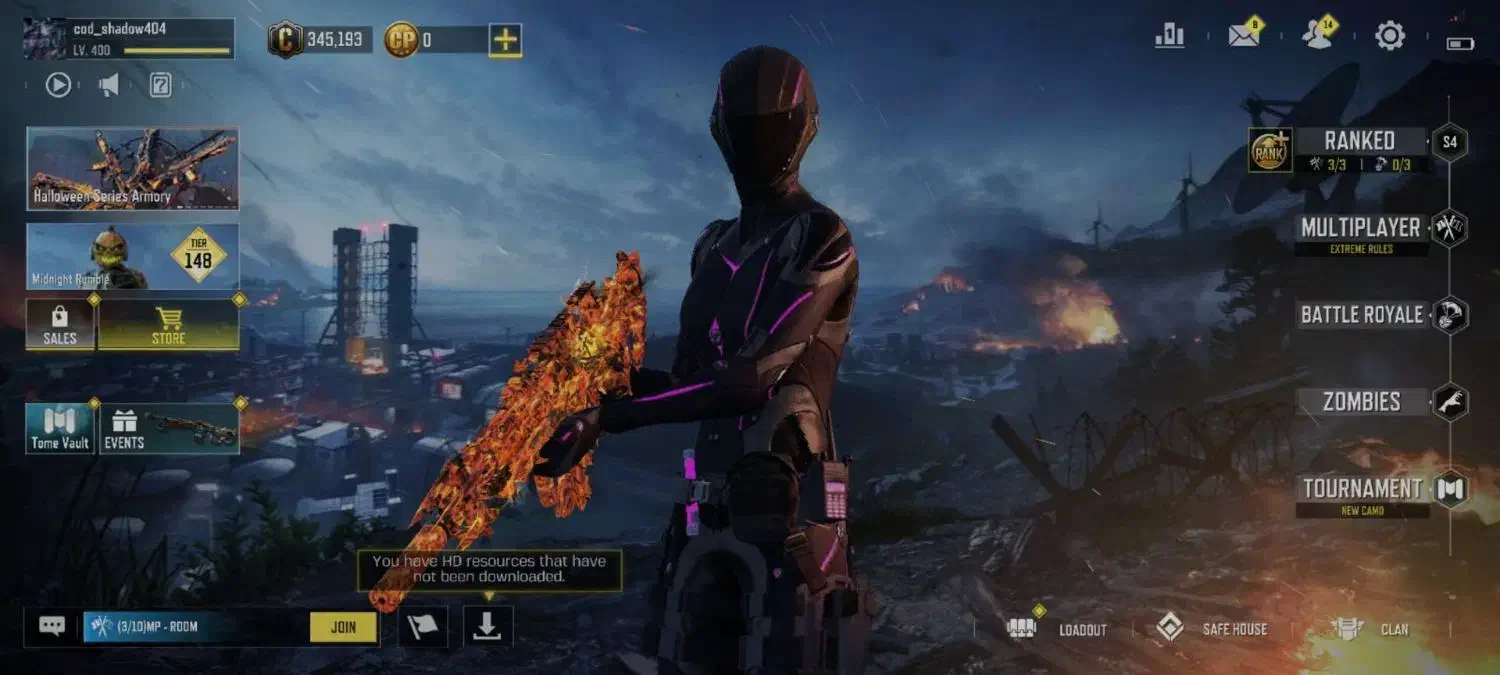Image resolution: width=1500 pixels, height=675 pixels.
Task: Check the mail envelope icon
Action: (1243, 37)
